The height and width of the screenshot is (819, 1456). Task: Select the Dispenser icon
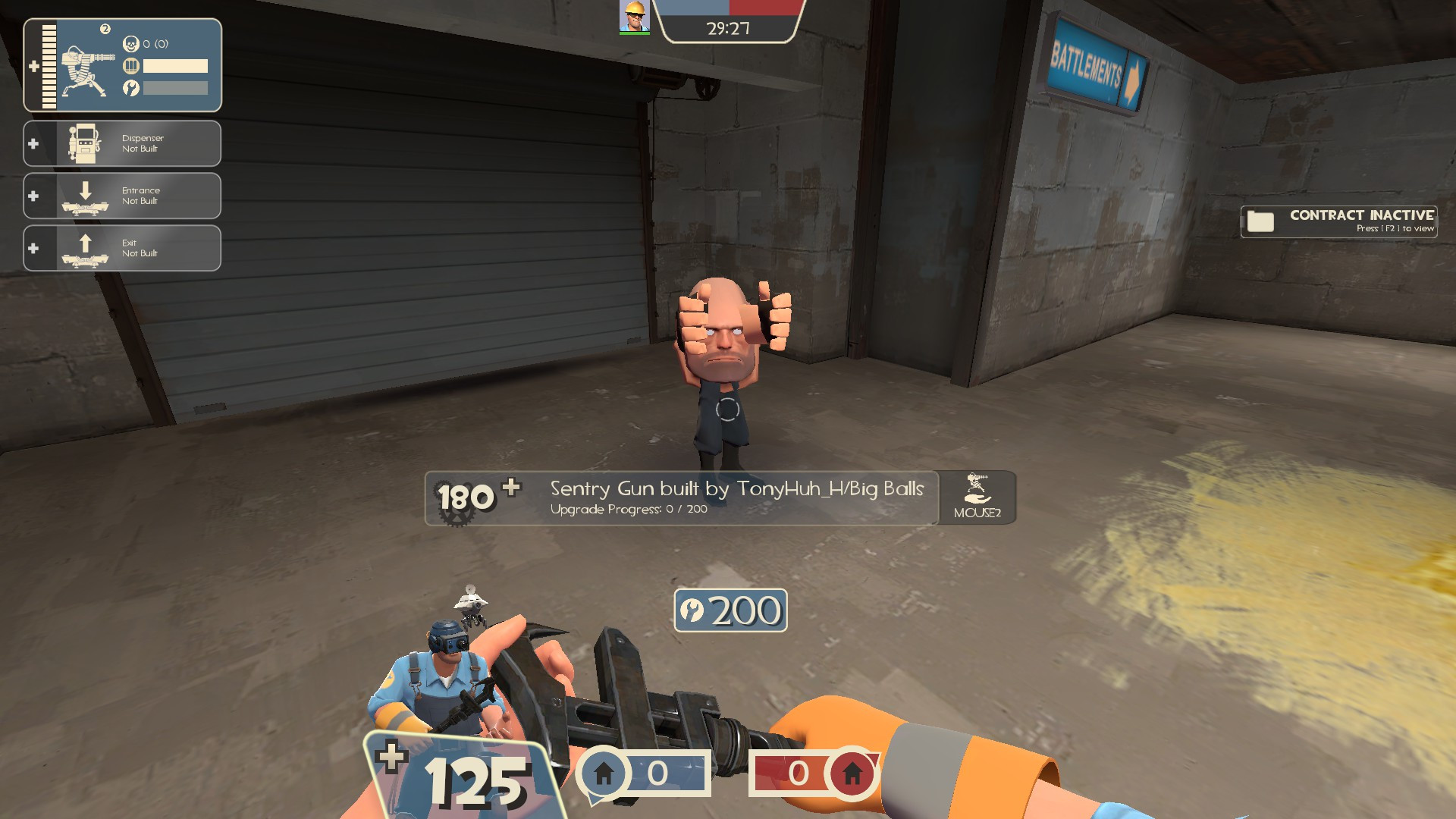tap(86, 143)
